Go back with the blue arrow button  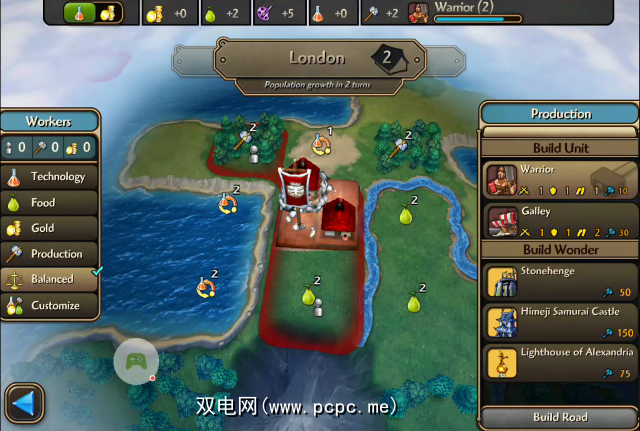tap(25, 404)
